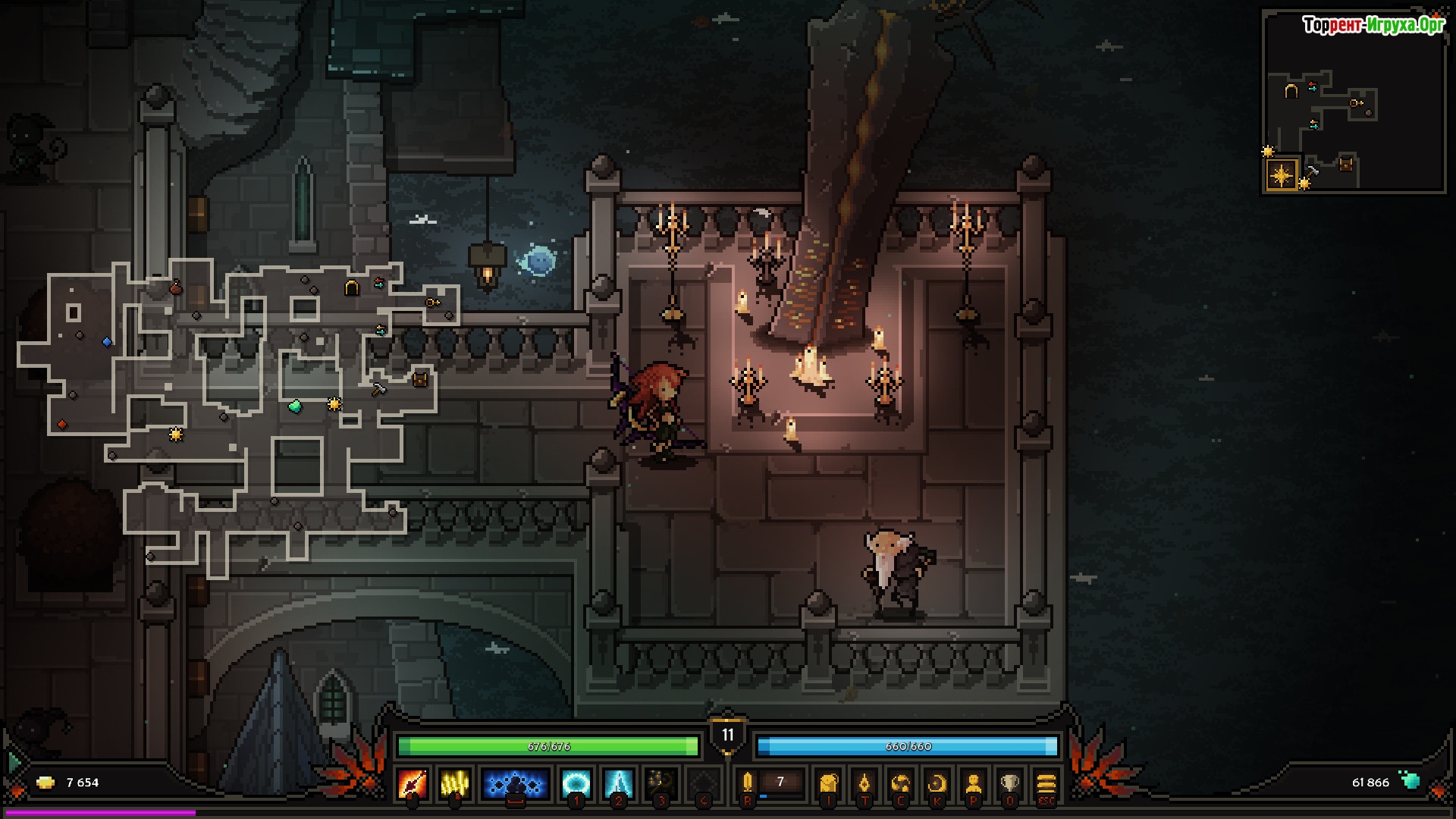Cast the cyan ring spell
This screenshot has height=819, width=1456.
pos(576,783)
